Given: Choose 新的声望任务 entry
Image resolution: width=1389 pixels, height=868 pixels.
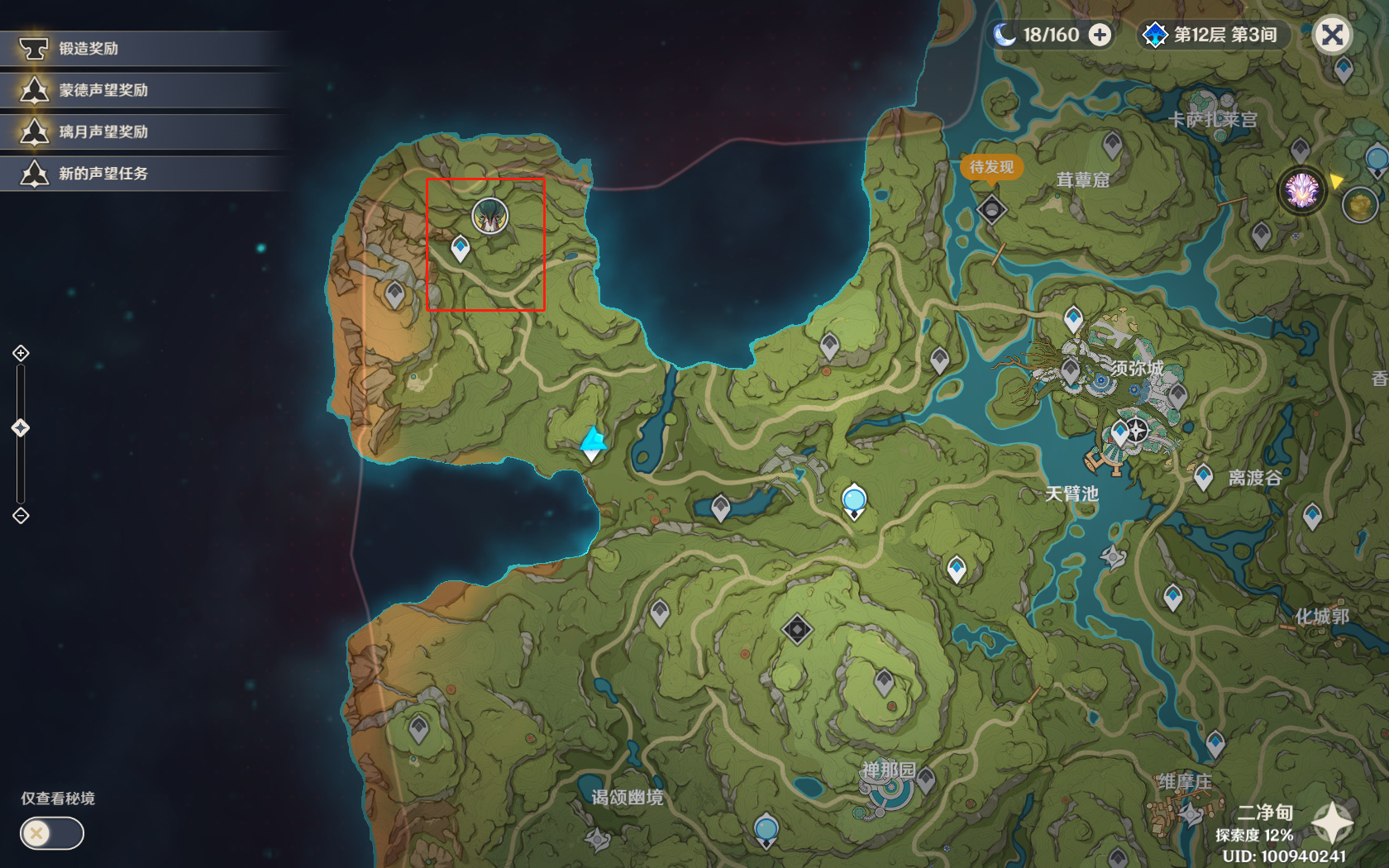Looking at the screenshot, I should (x=103, y=174).
